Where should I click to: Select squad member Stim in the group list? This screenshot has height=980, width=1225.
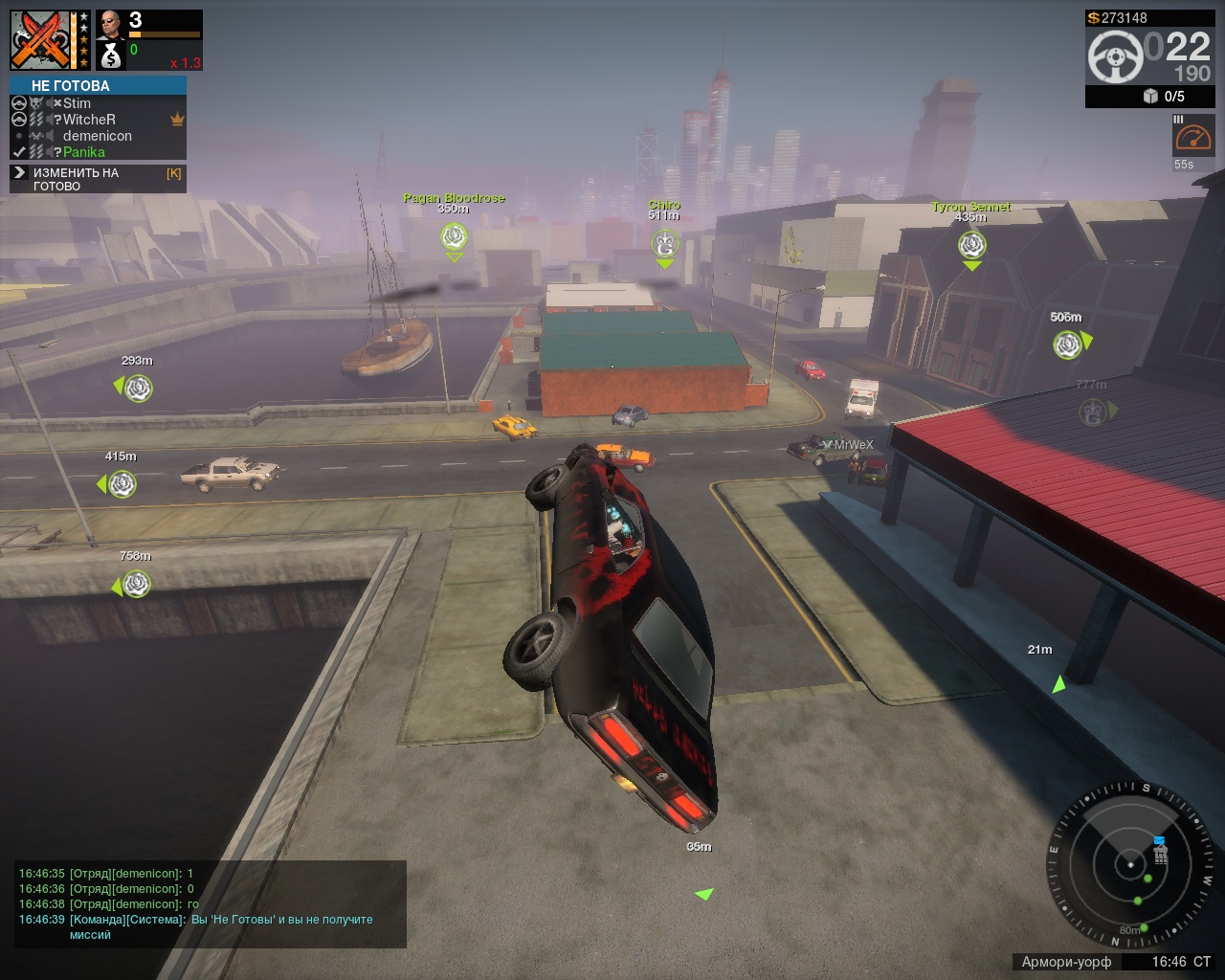pos(77,103)
